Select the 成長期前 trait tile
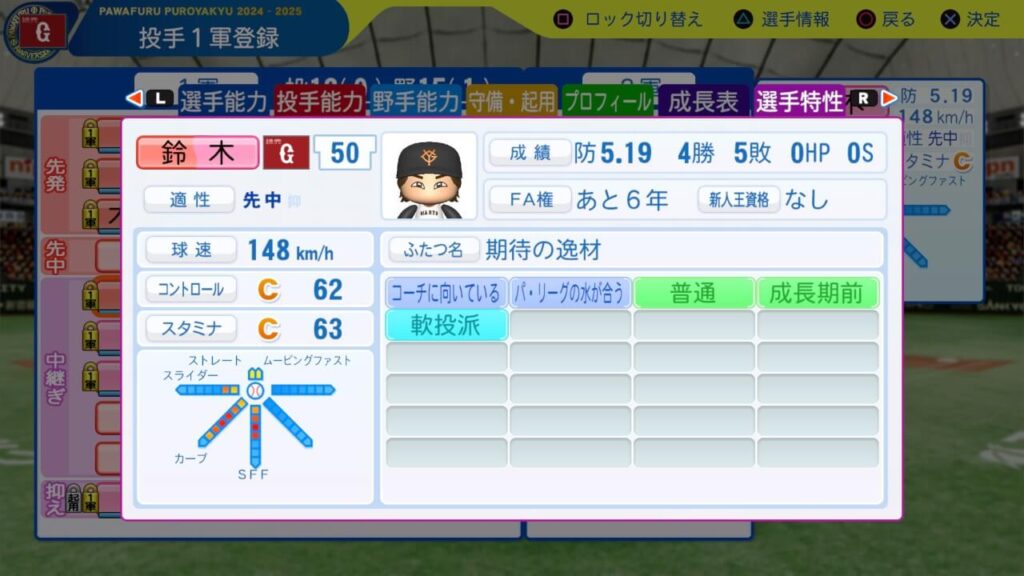 (x=817, y=293)
